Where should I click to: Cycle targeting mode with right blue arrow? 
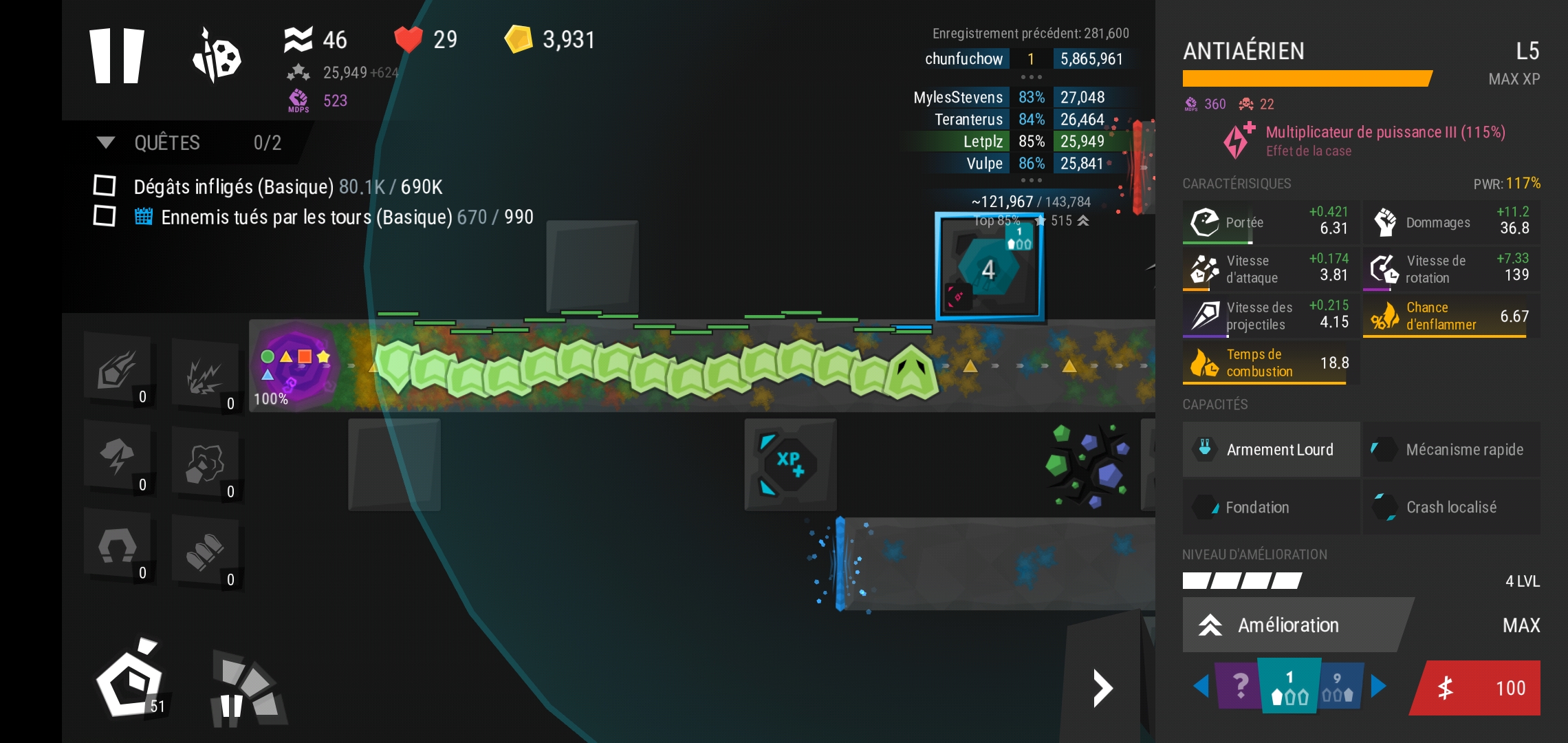point(1378,686)
